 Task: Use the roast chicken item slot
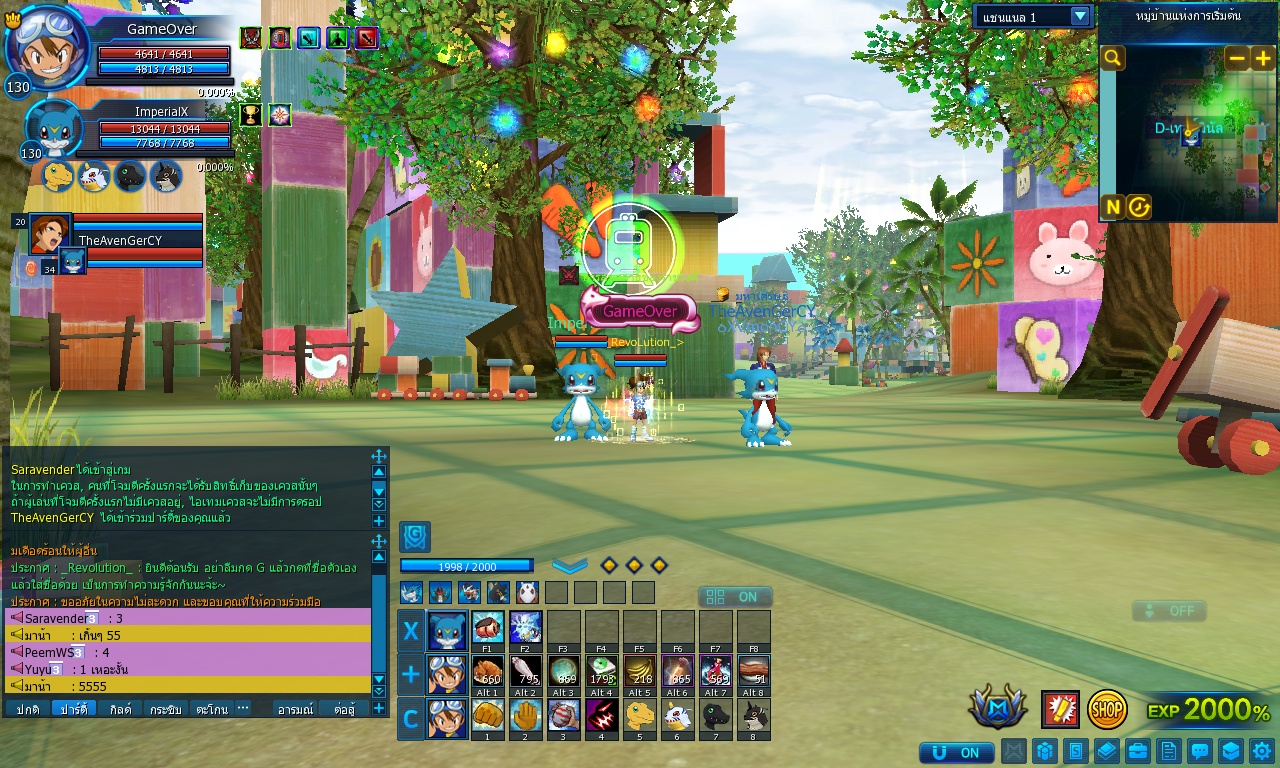pyautogui.click(x=487, y=671)
